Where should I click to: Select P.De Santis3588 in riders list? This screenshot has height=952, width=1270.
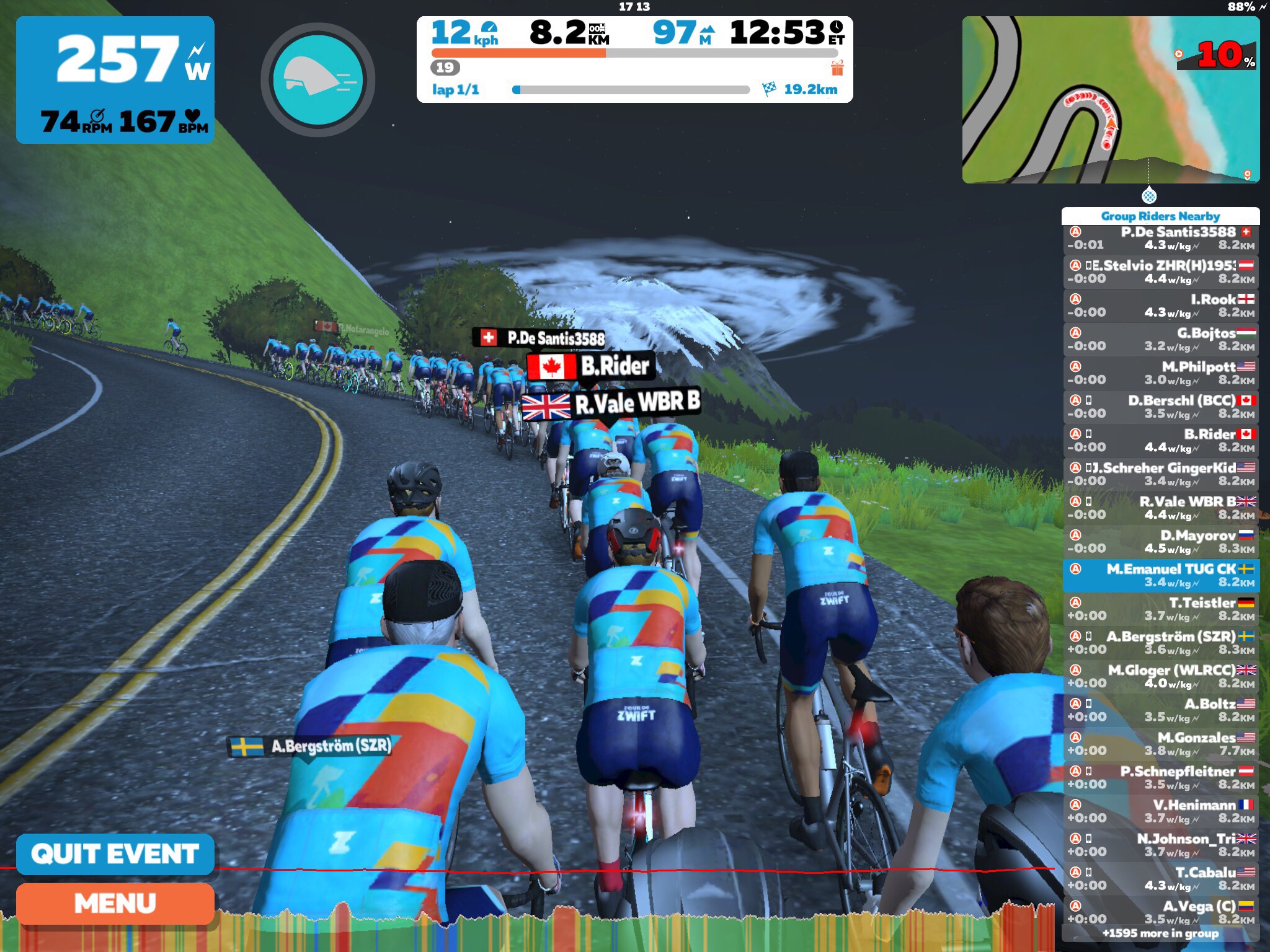point(1160,239)
